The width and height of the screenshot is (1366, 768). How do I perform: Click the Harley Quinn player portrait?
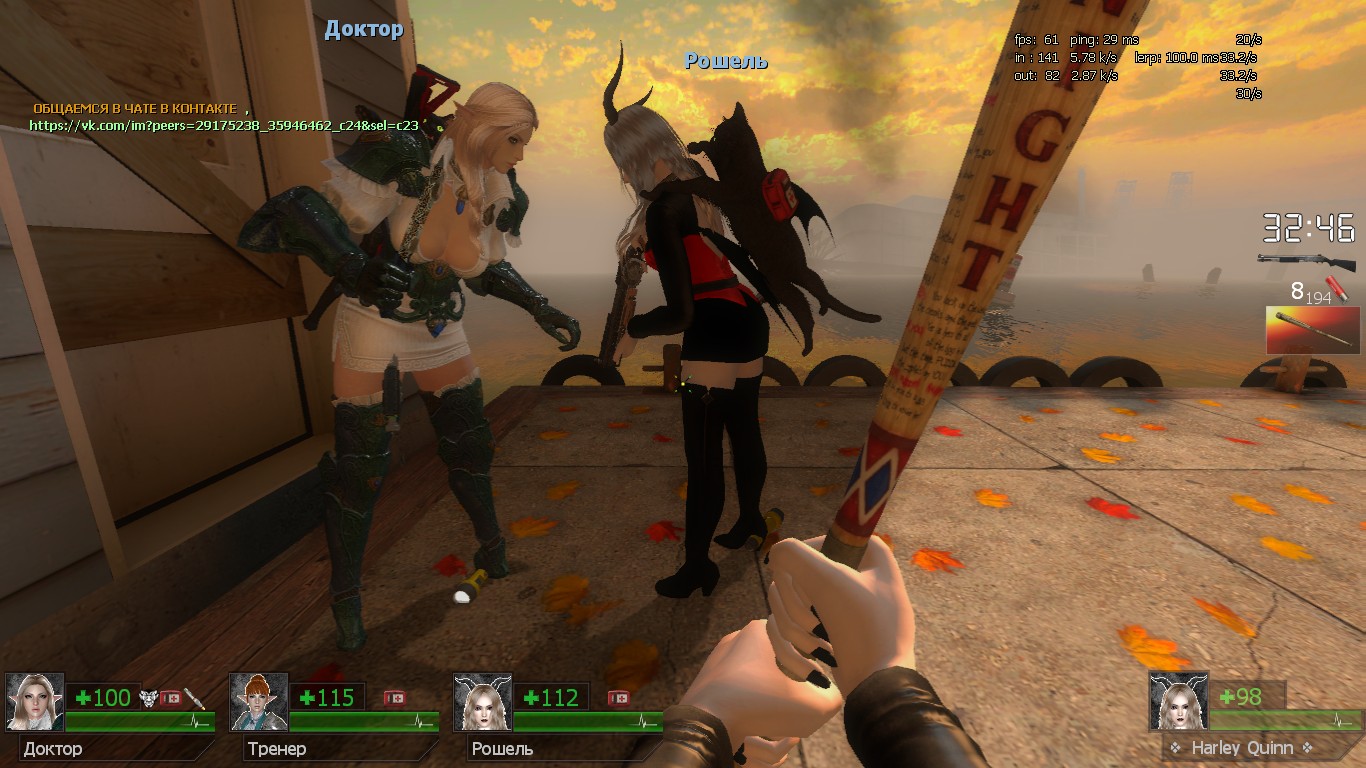1178,700
